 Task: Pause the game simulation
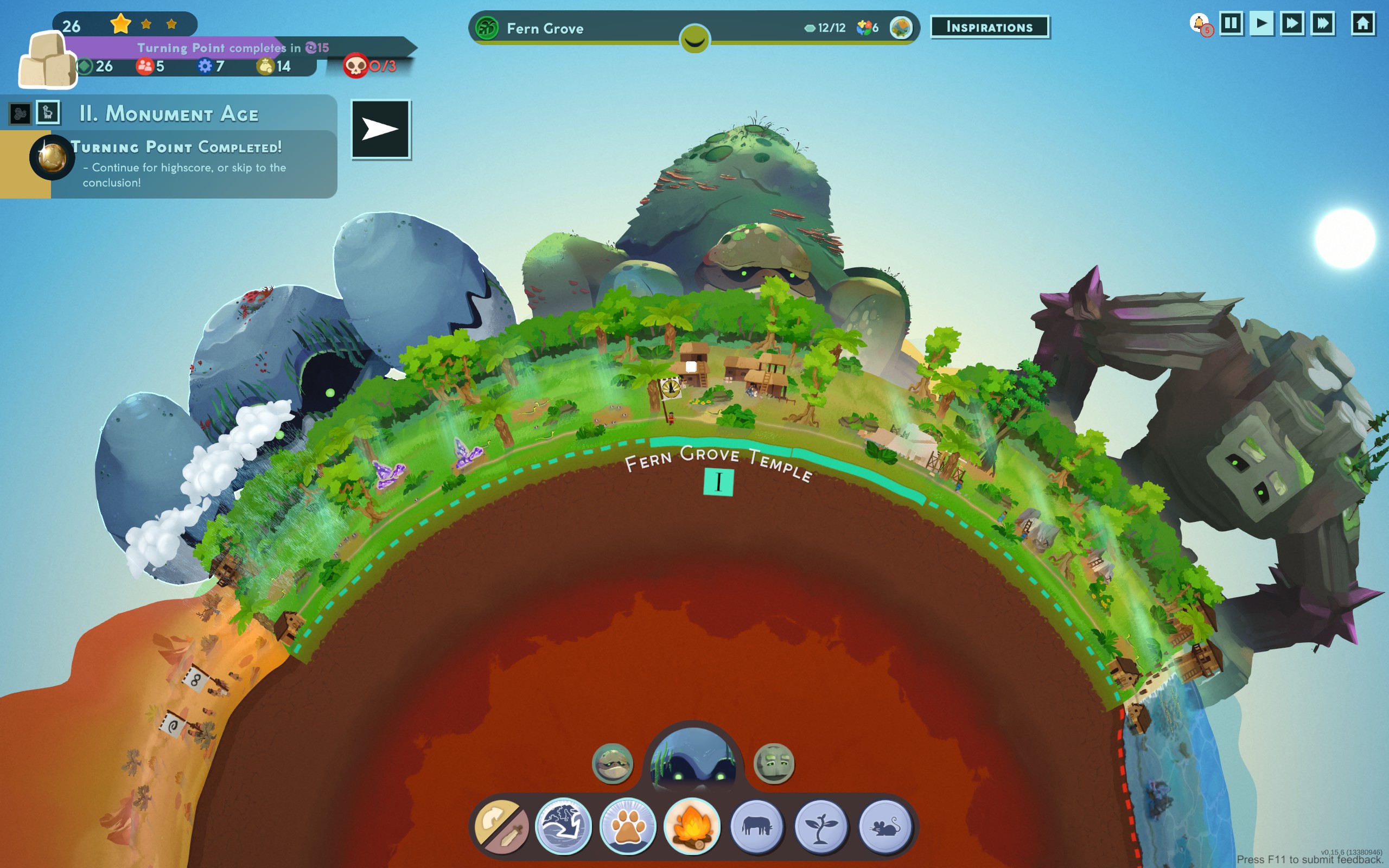click(x=1231, y=24)
